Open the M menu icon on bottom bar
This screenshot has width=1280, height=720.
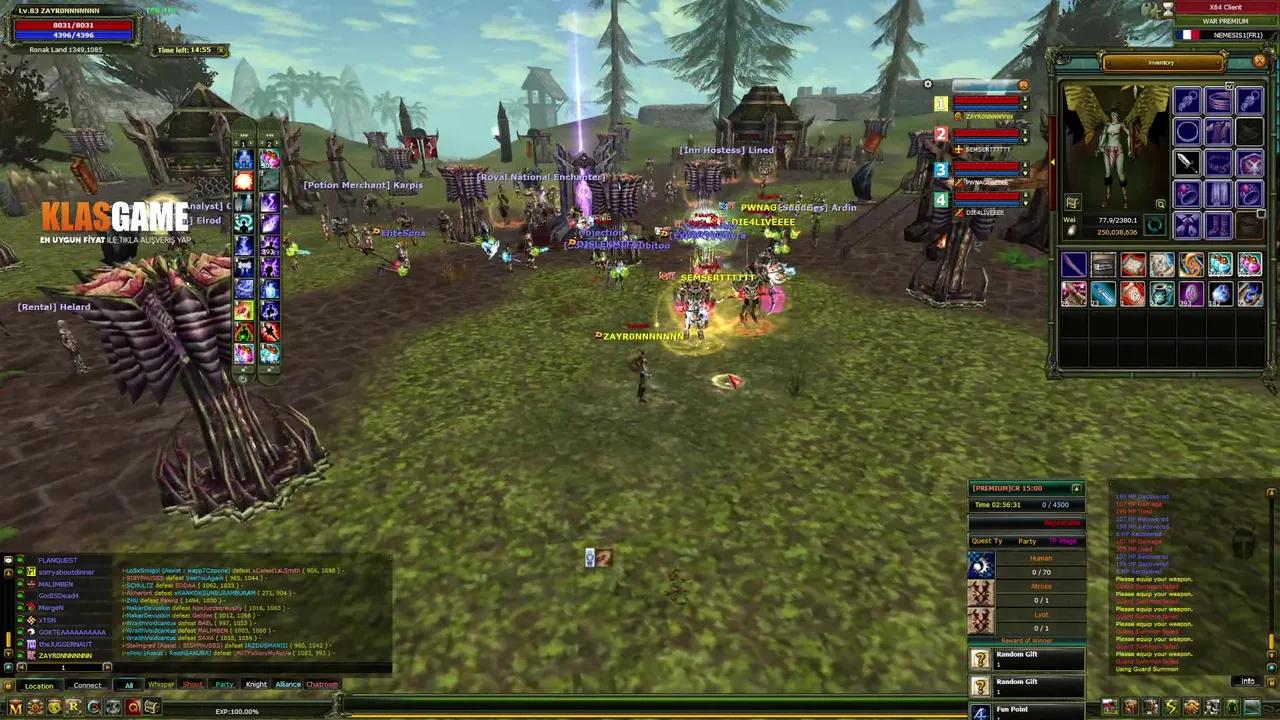click(x=15, y=708)
